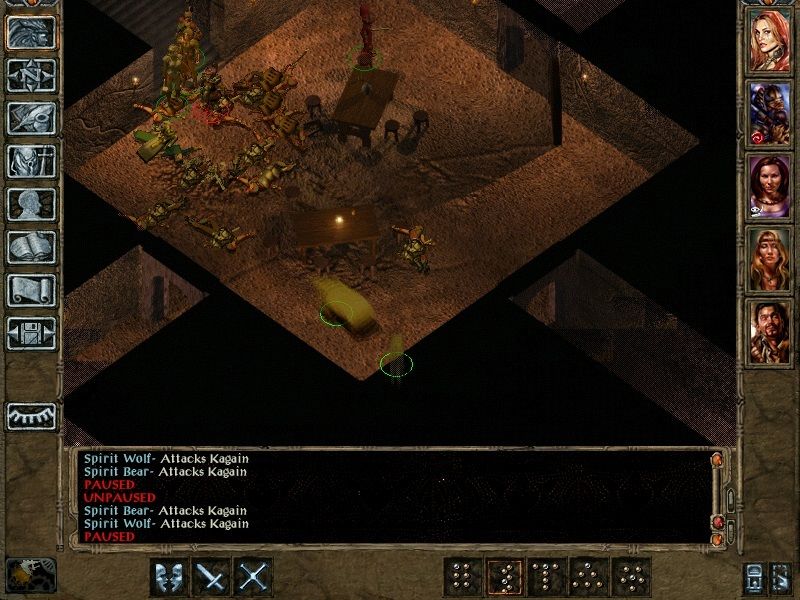Click the closed-eye button on the left sidebar
The height and width of the screenshot is (600, 800).
point(30,414)
